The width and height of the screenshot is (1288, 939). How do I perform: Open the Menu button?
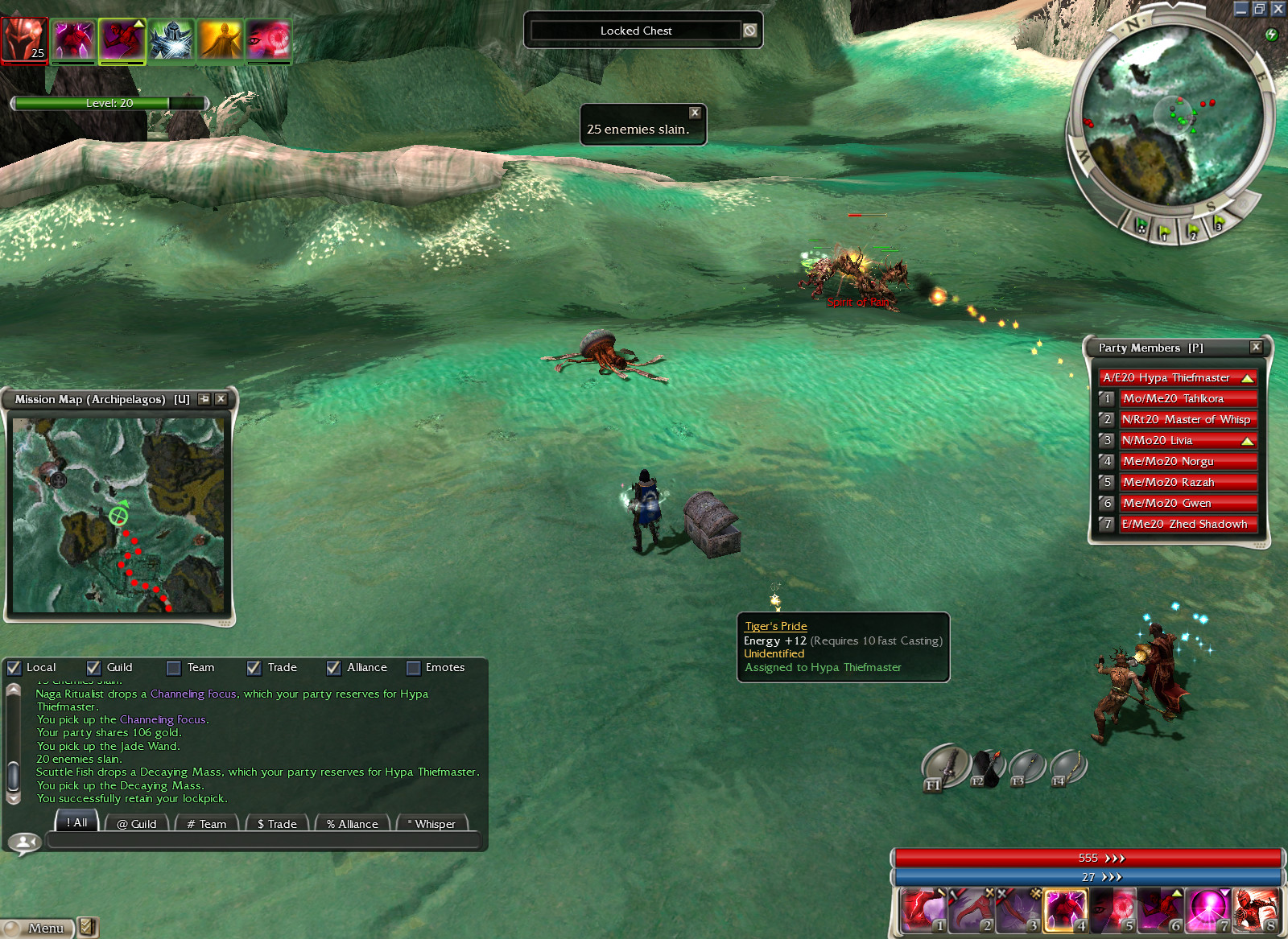(x=37, y=928)
